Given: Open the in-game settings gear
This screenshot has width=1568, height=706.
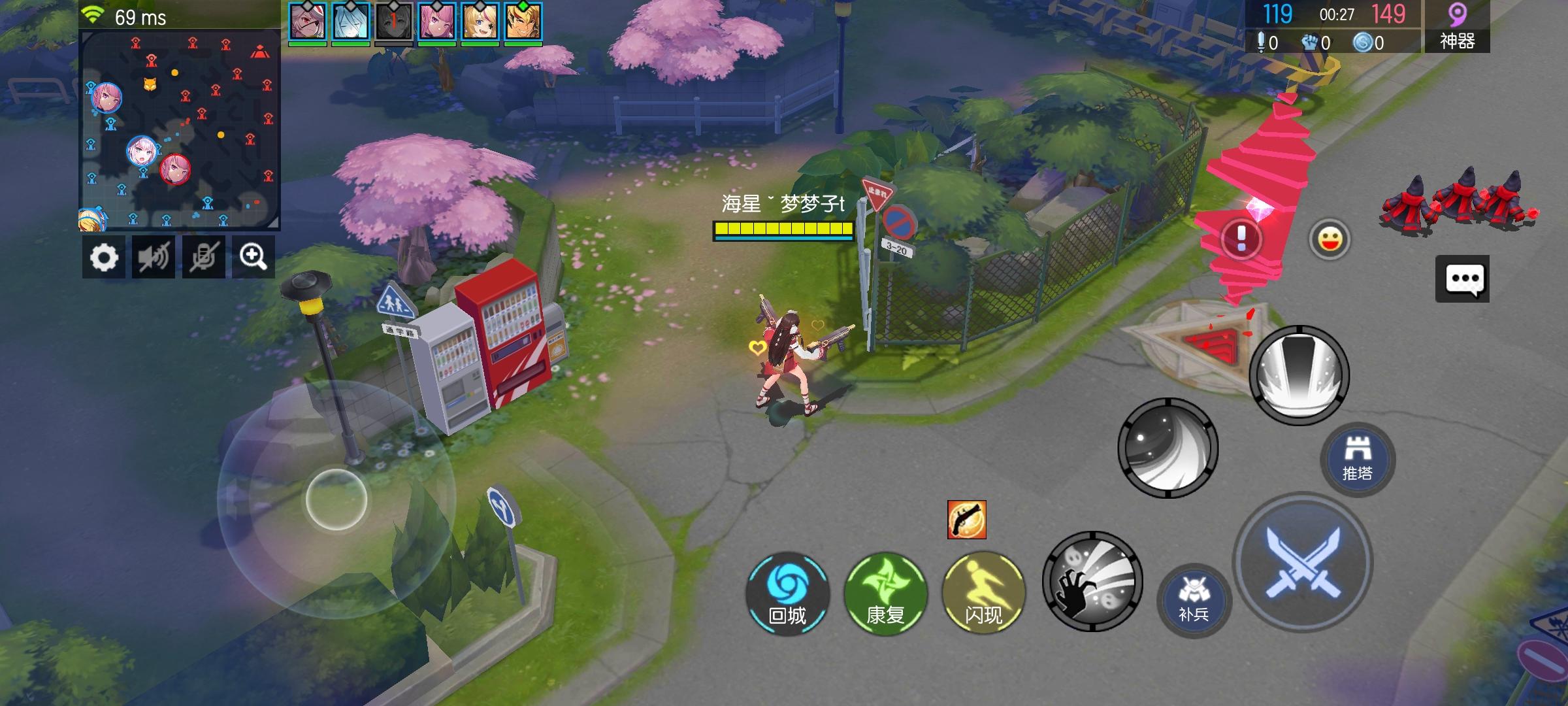Looking at the screenshot, I should (103, 256).
